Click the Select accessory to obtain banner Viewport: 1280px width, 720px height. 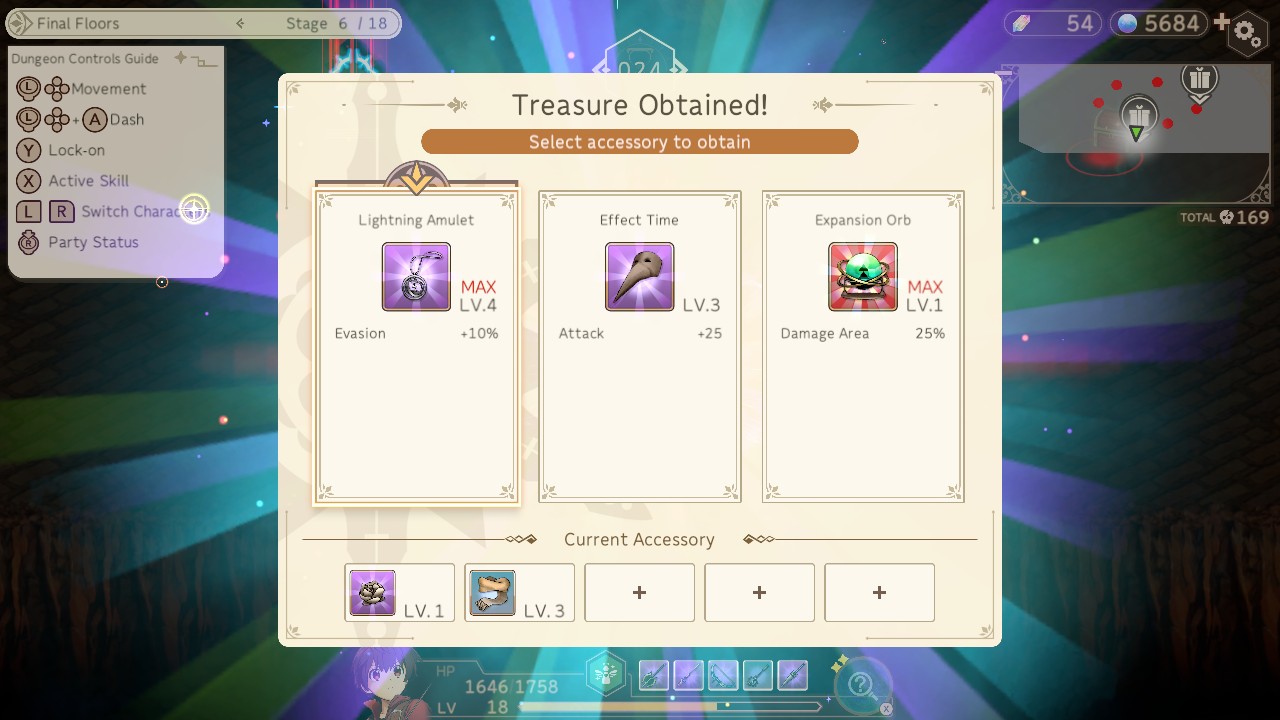tap(639, 141)
